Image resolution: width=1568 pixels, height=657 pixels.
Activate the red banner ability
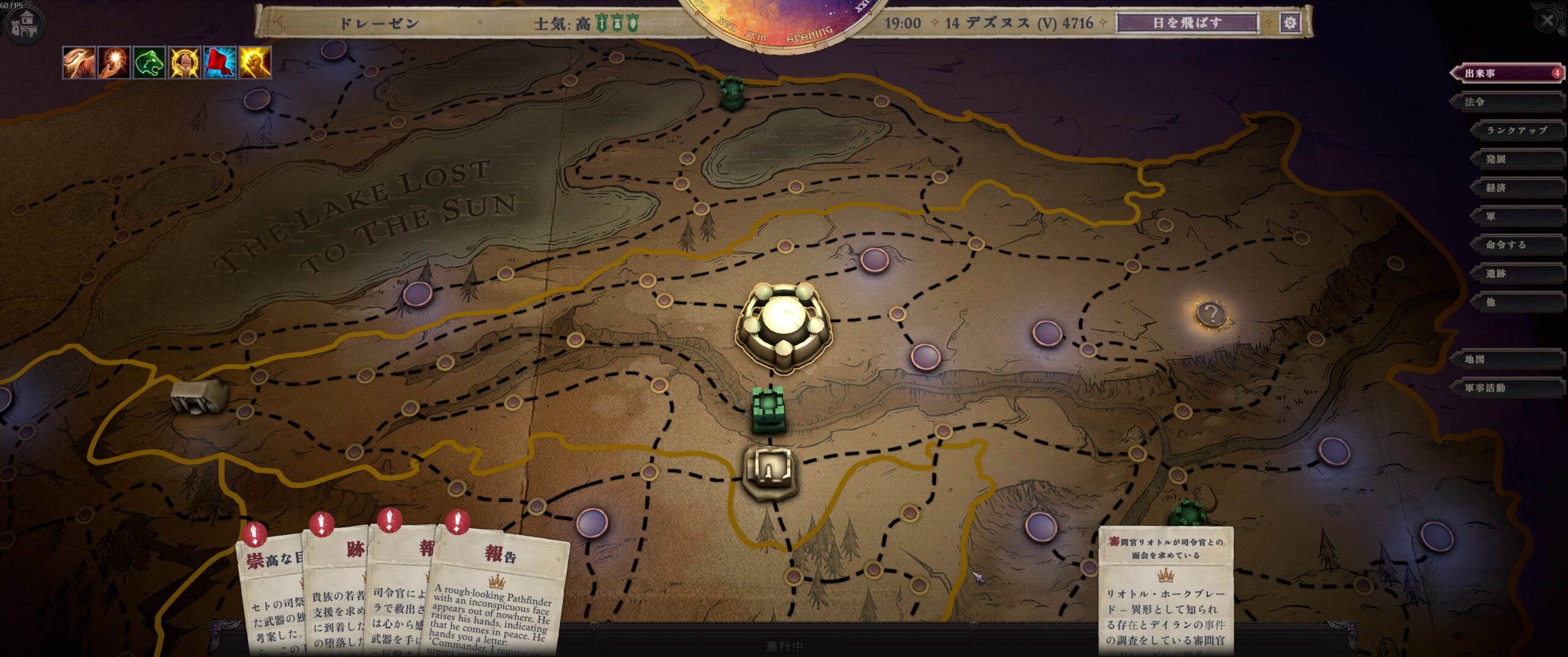[220, 63]
